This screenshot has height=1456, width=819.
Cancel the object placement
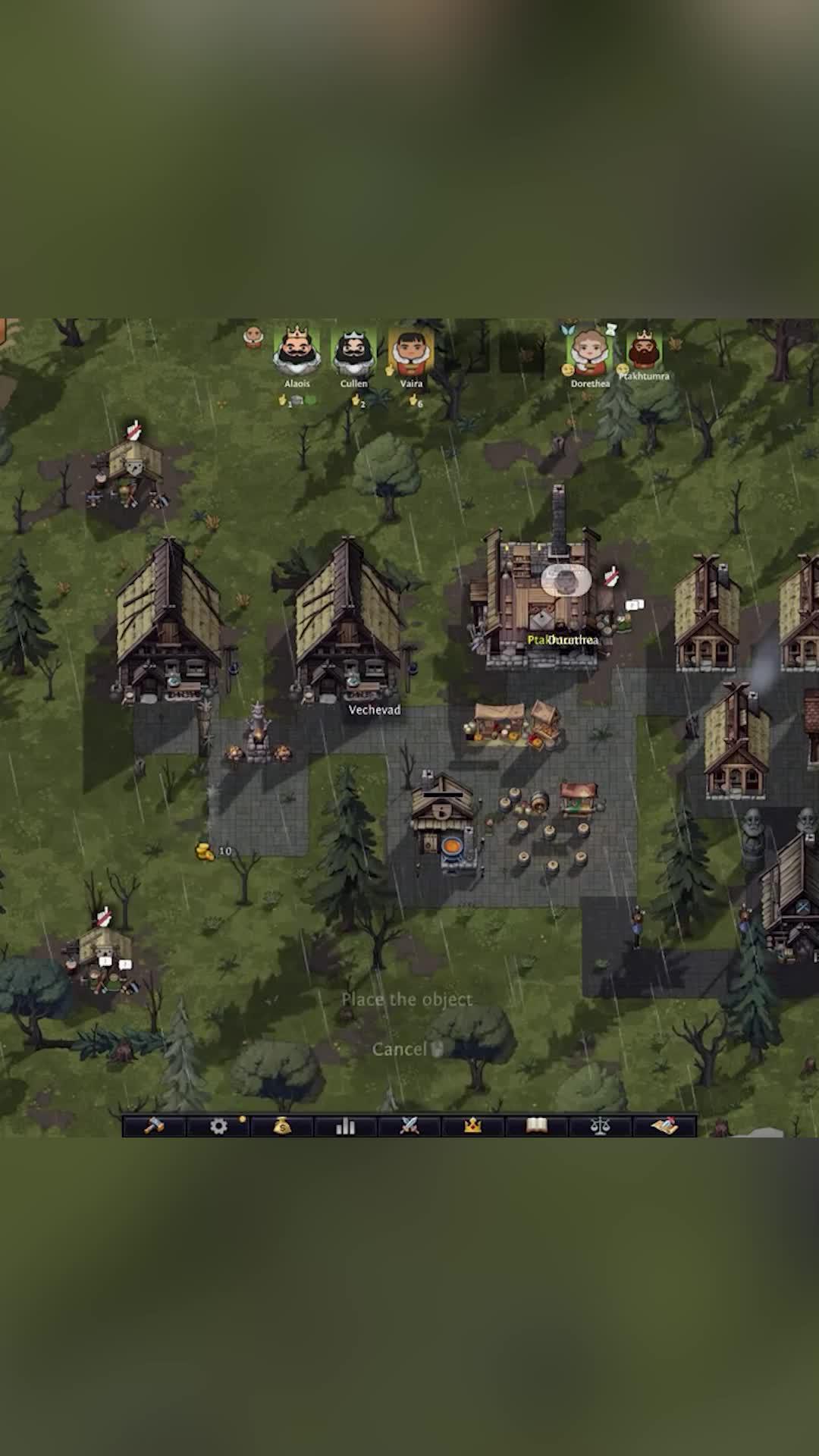(x=400, y=1049)
